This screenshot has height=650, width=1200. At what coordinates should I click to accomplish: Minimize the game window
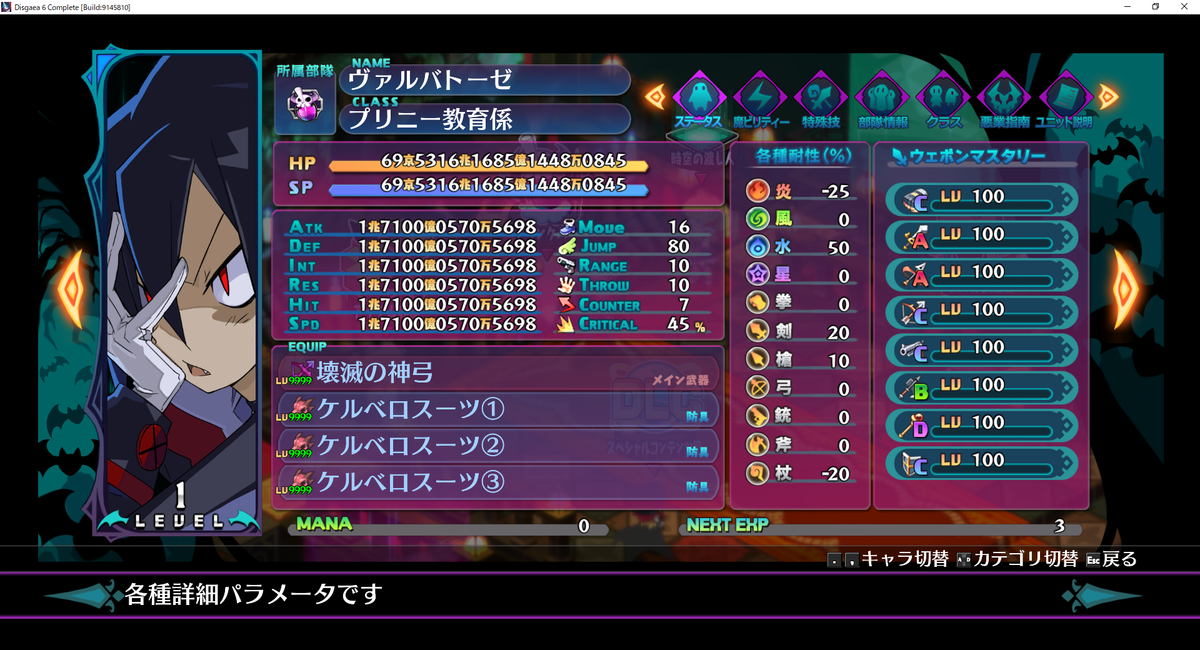click(x=1129, y=7)
